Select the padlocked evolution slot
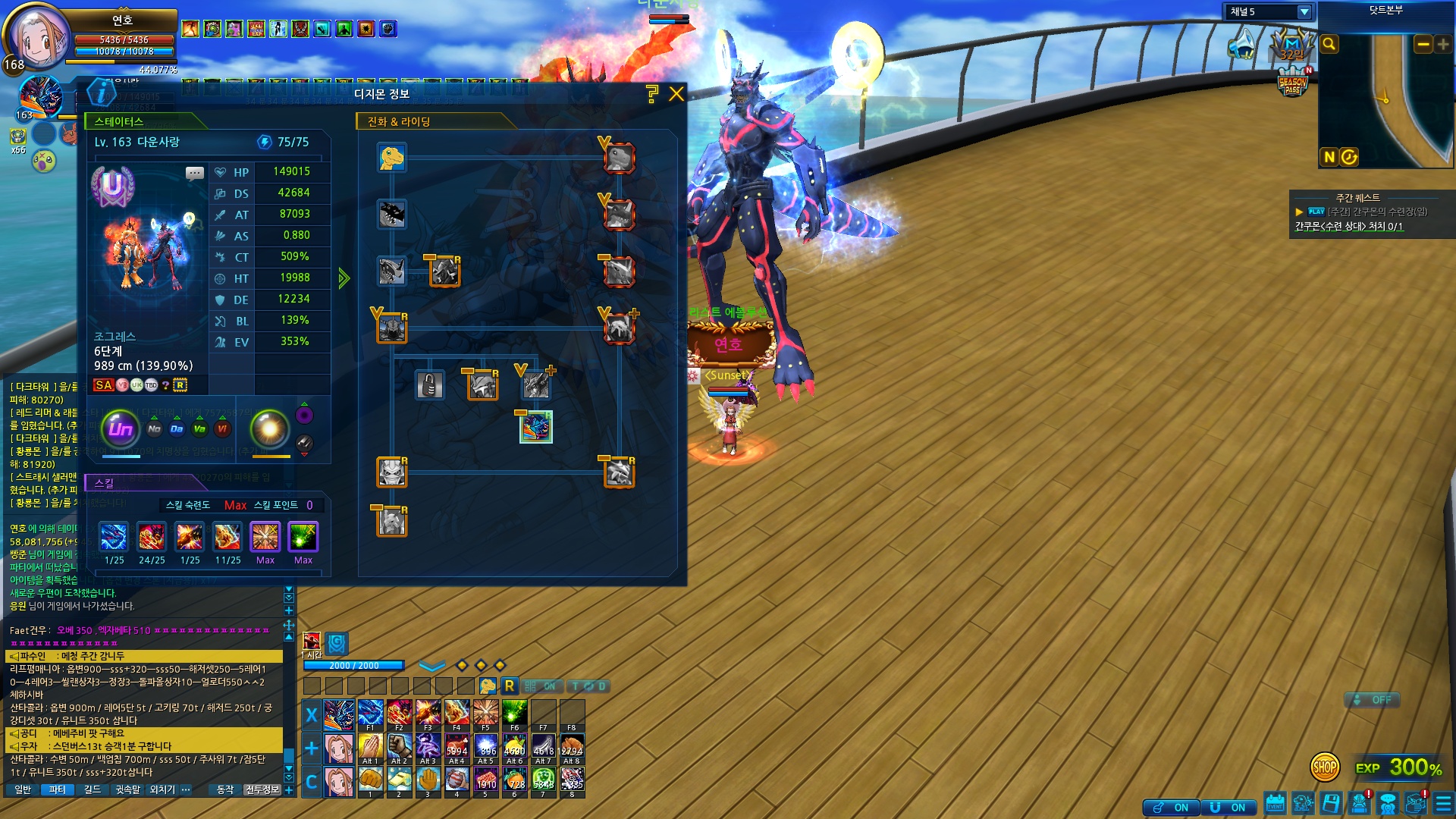The image size is (1456, 819). pos(429,385)
